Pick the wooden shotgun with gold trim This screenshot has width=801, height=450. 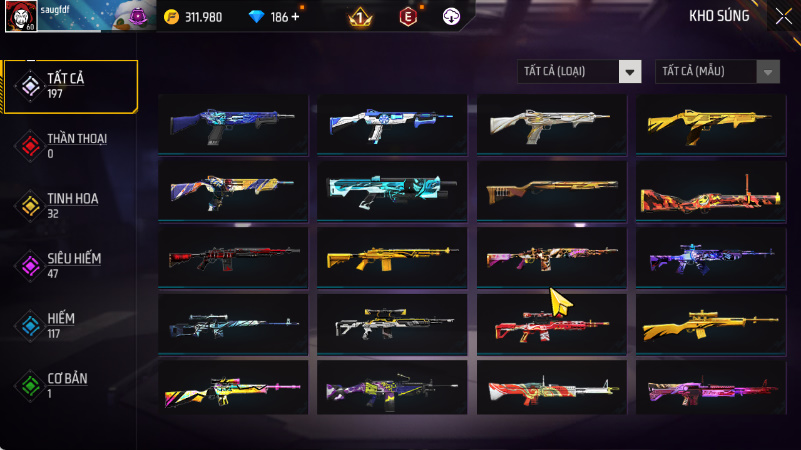pos(551,190)
